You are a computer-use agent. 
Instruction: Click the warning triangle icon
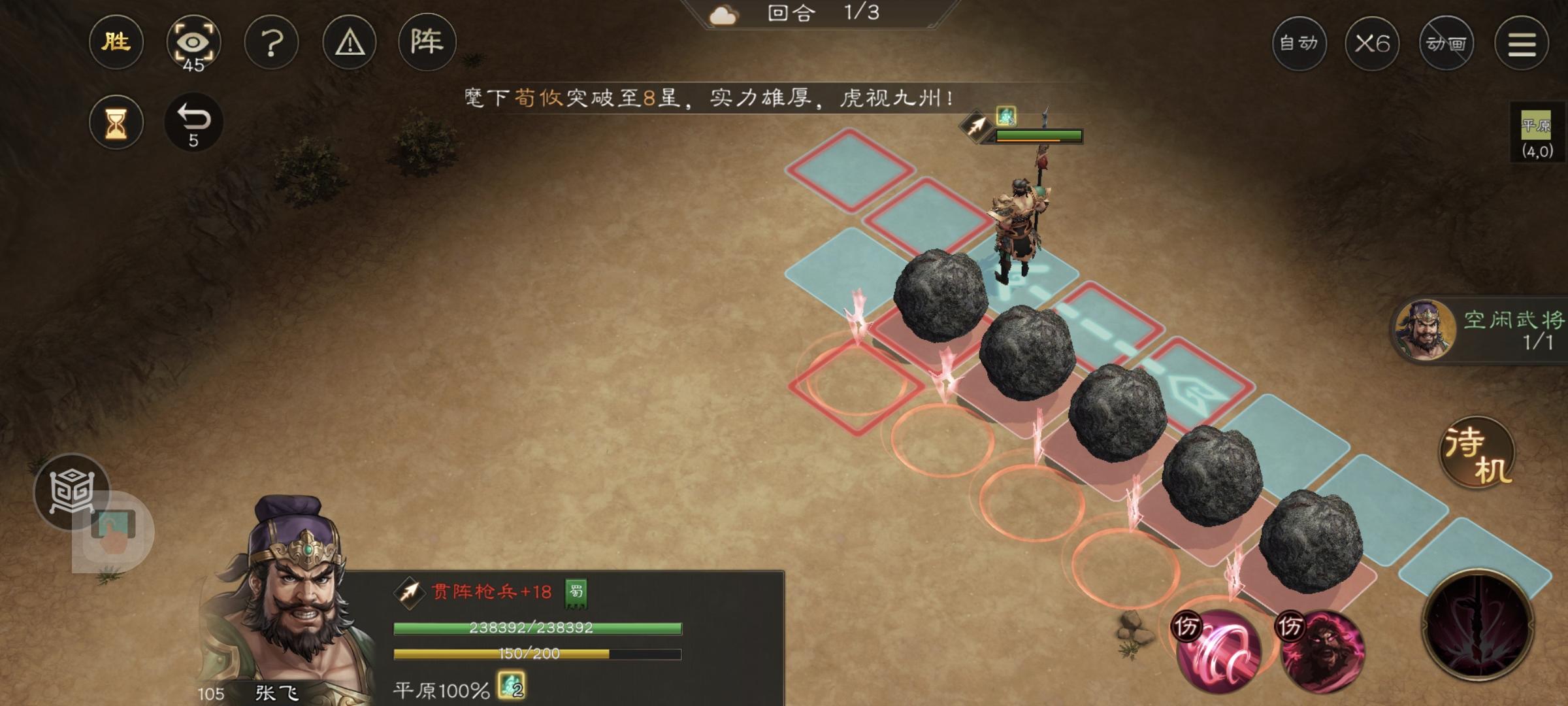(350, 42)
